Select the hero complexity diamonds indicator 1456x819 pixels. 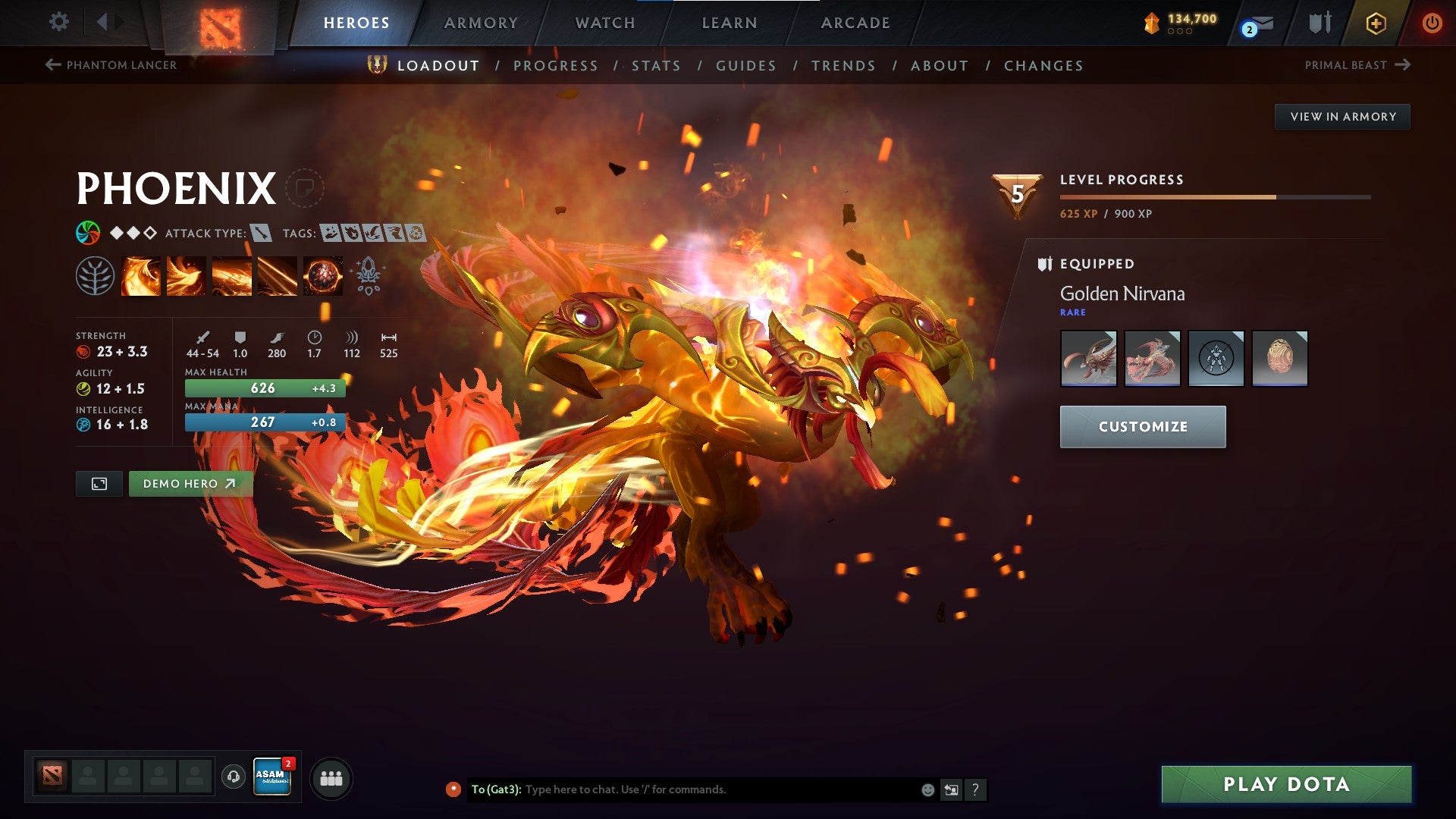click(132, 234)
